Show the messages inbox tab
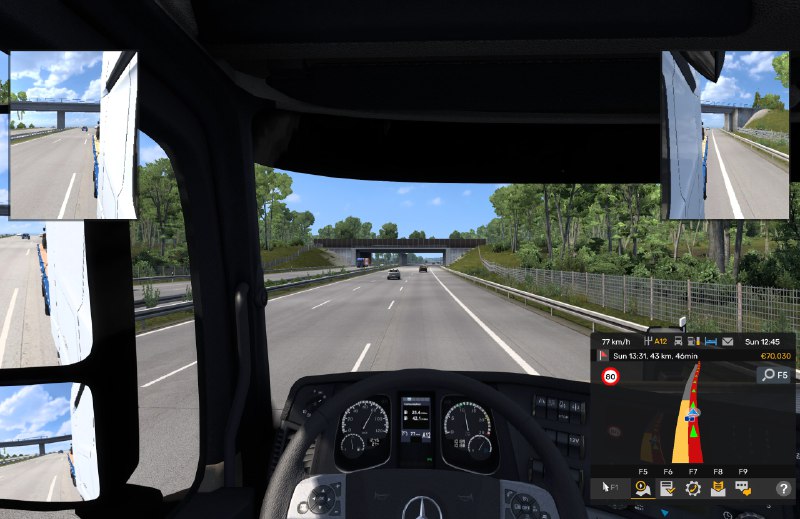The width and height of the screenshot is (800, 519). point(718,489)
